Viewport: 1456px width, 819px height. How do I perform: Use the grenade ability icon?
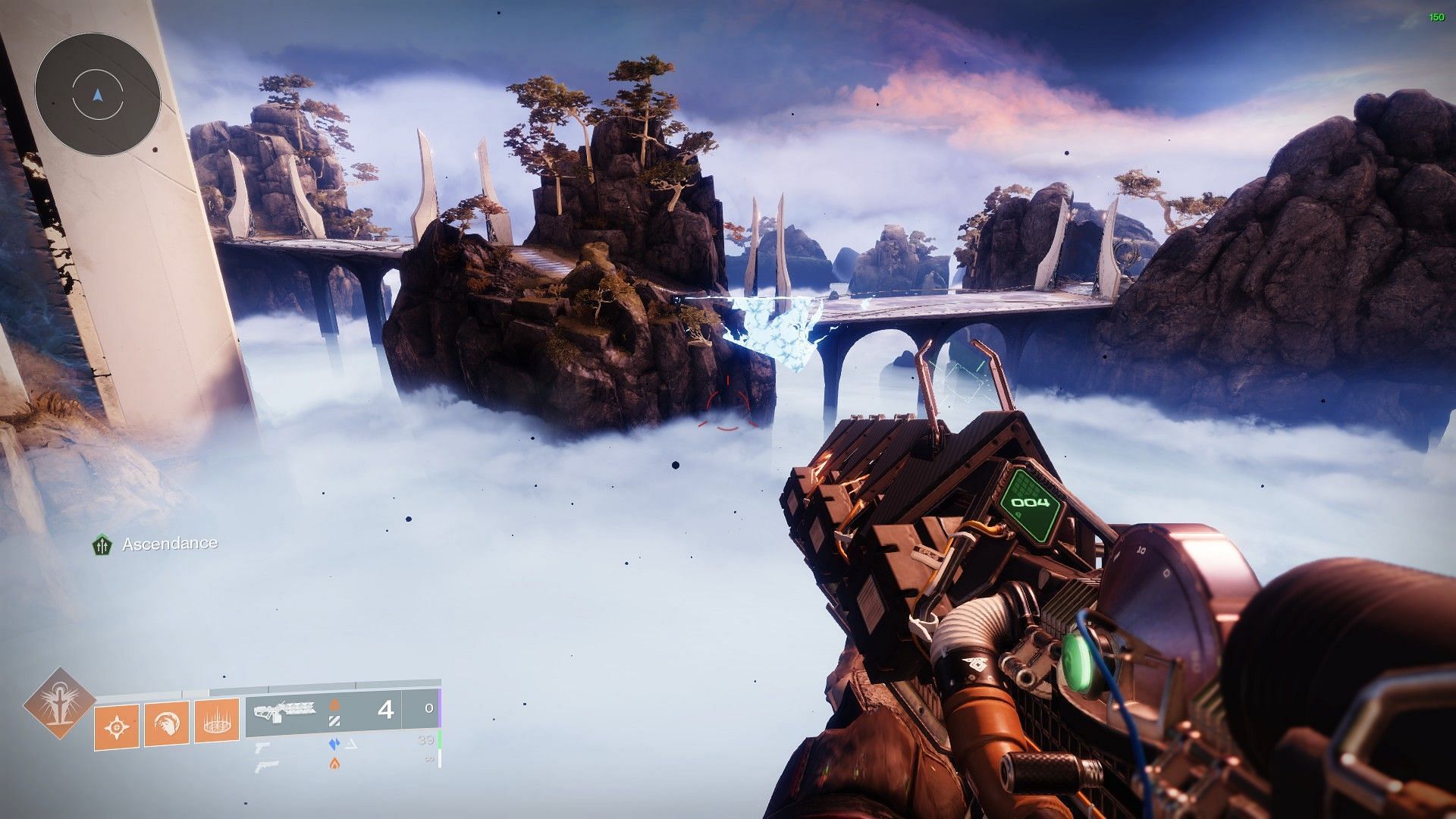click(x=117, y=726)
